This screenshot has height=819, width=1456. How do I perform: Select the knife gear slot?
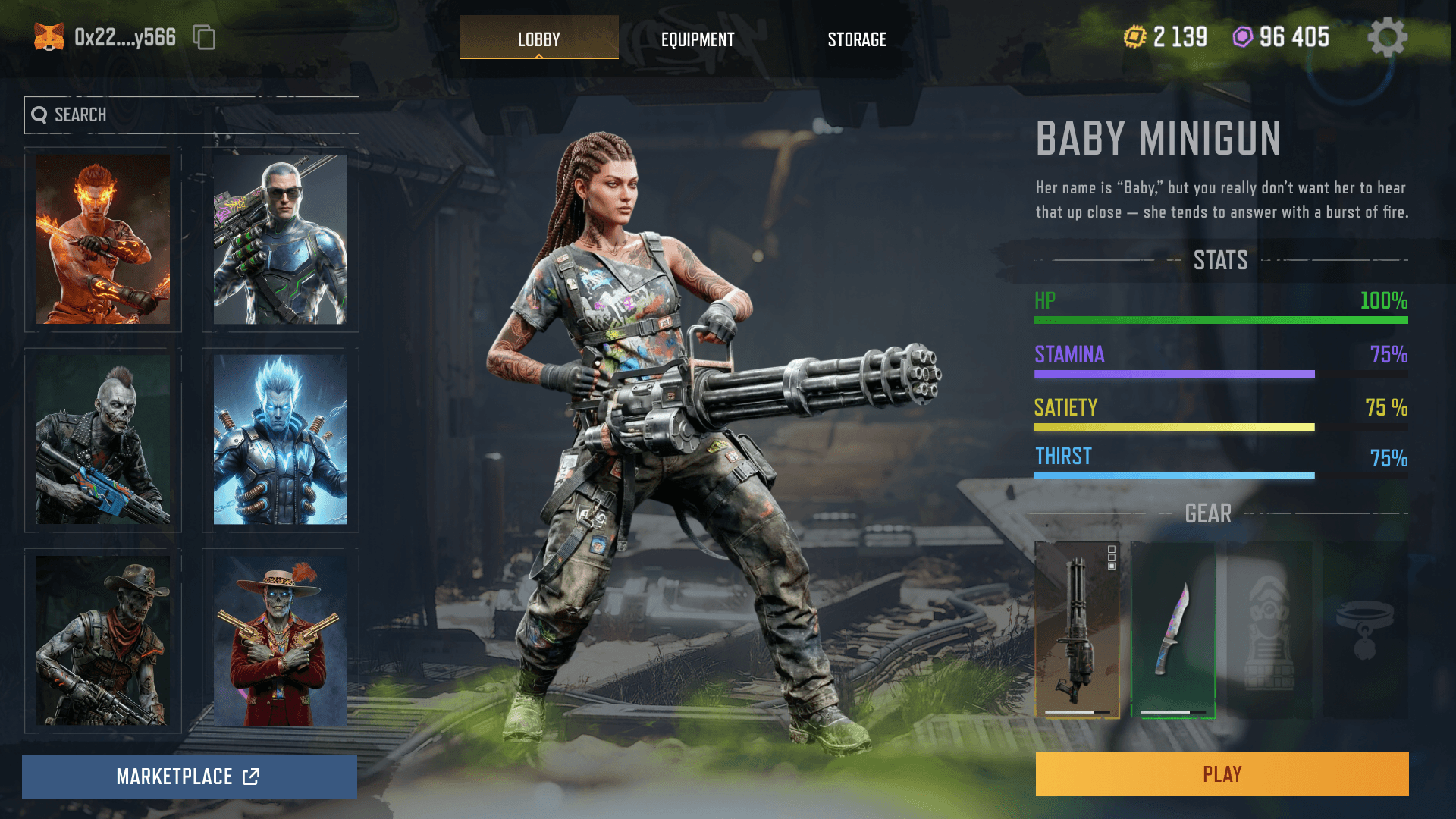tap(1173, 629)
